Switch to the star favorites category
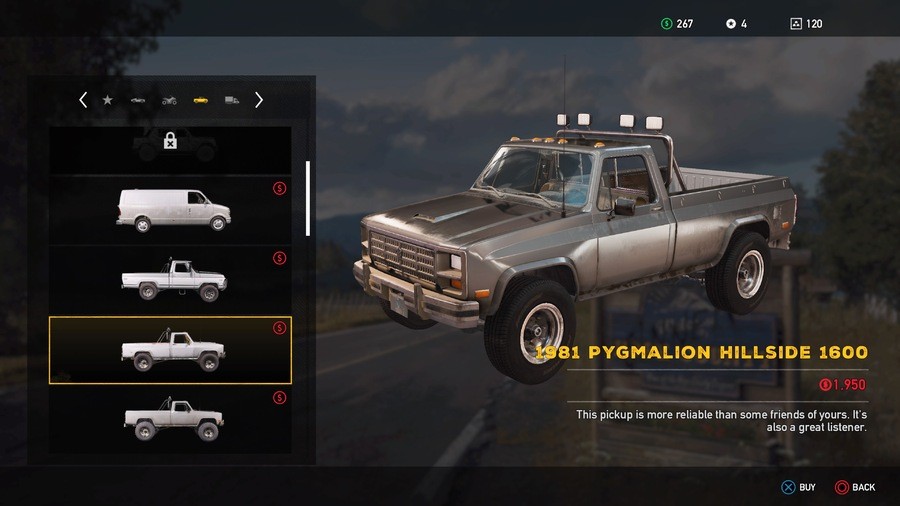 (x=108, y=100)
